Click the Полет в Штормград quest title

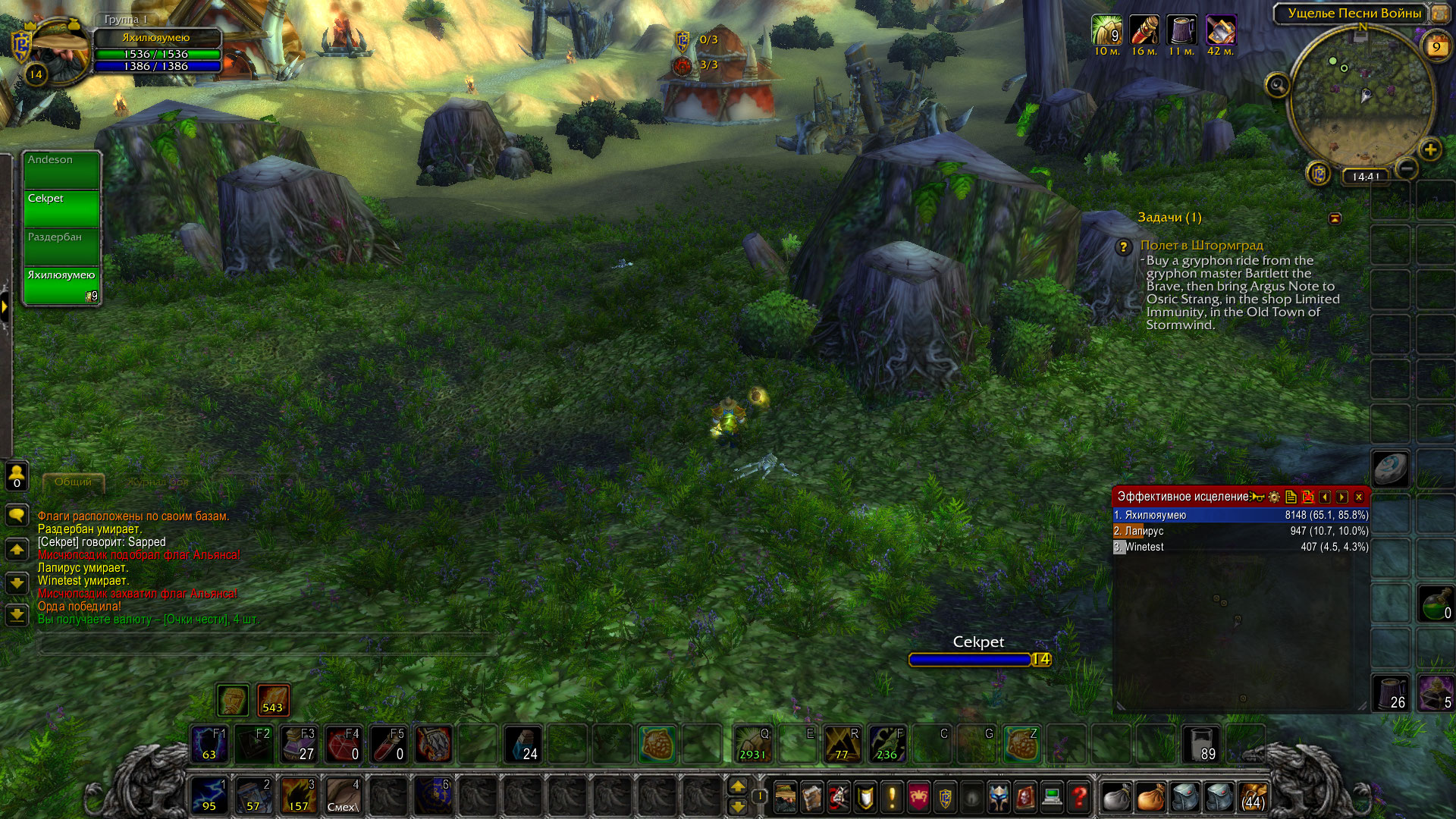[x=1201, y=245]
